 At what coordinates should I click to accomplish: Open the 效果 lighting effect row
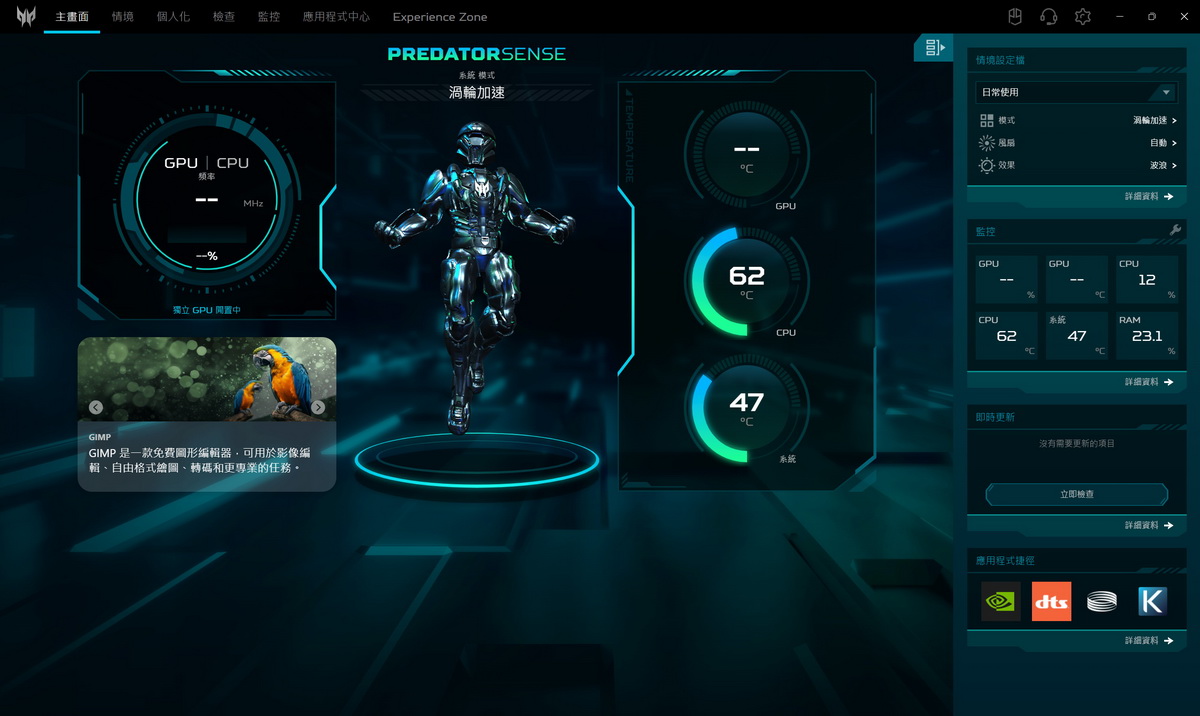(1162, 165)
